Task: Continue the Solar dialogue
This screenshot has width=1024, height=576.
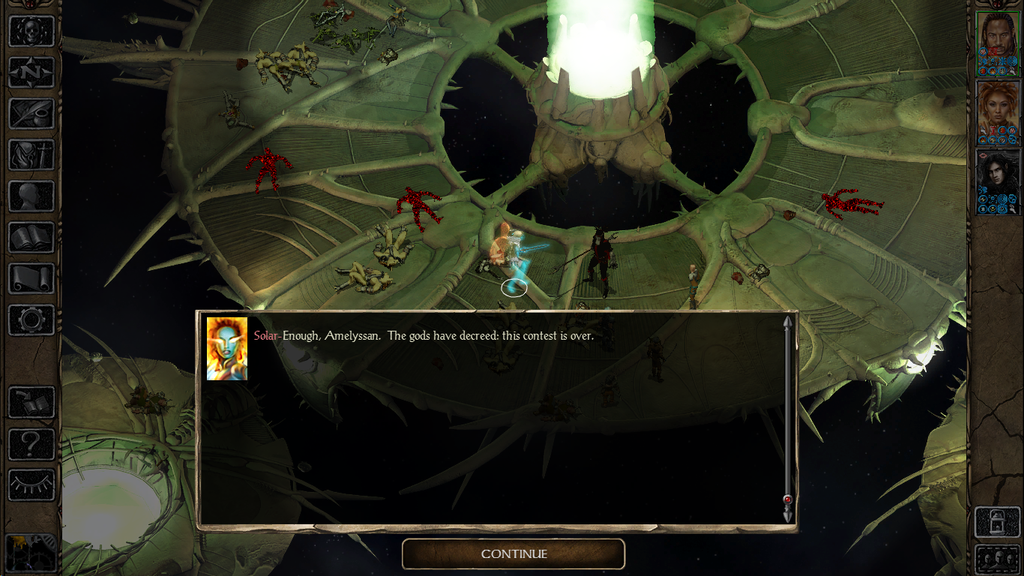Action: tap(513, 554)
